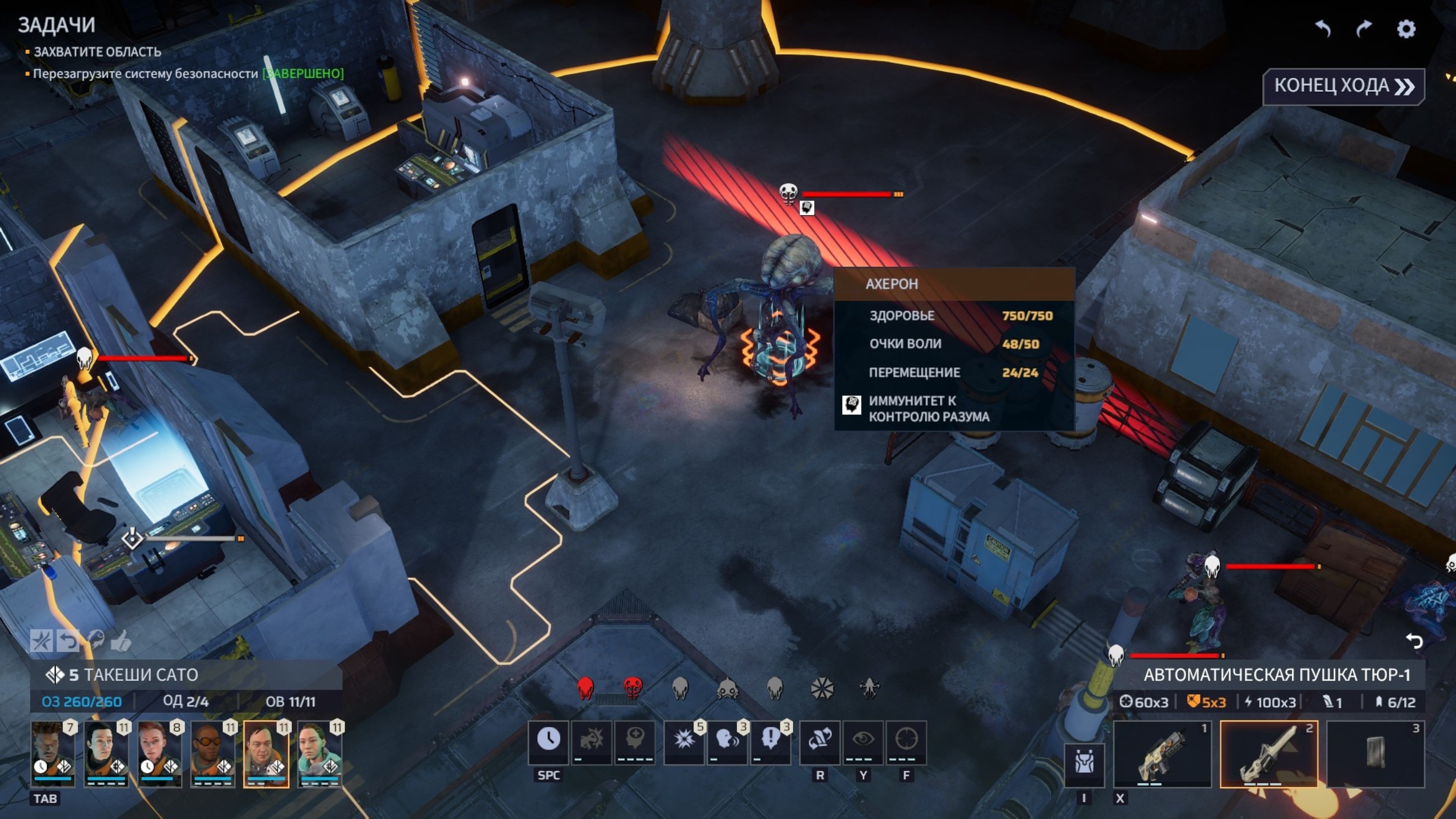Target the first red enemy skull icon
The height and width of the screenshot is (819, 1456).
pos(585,688)
